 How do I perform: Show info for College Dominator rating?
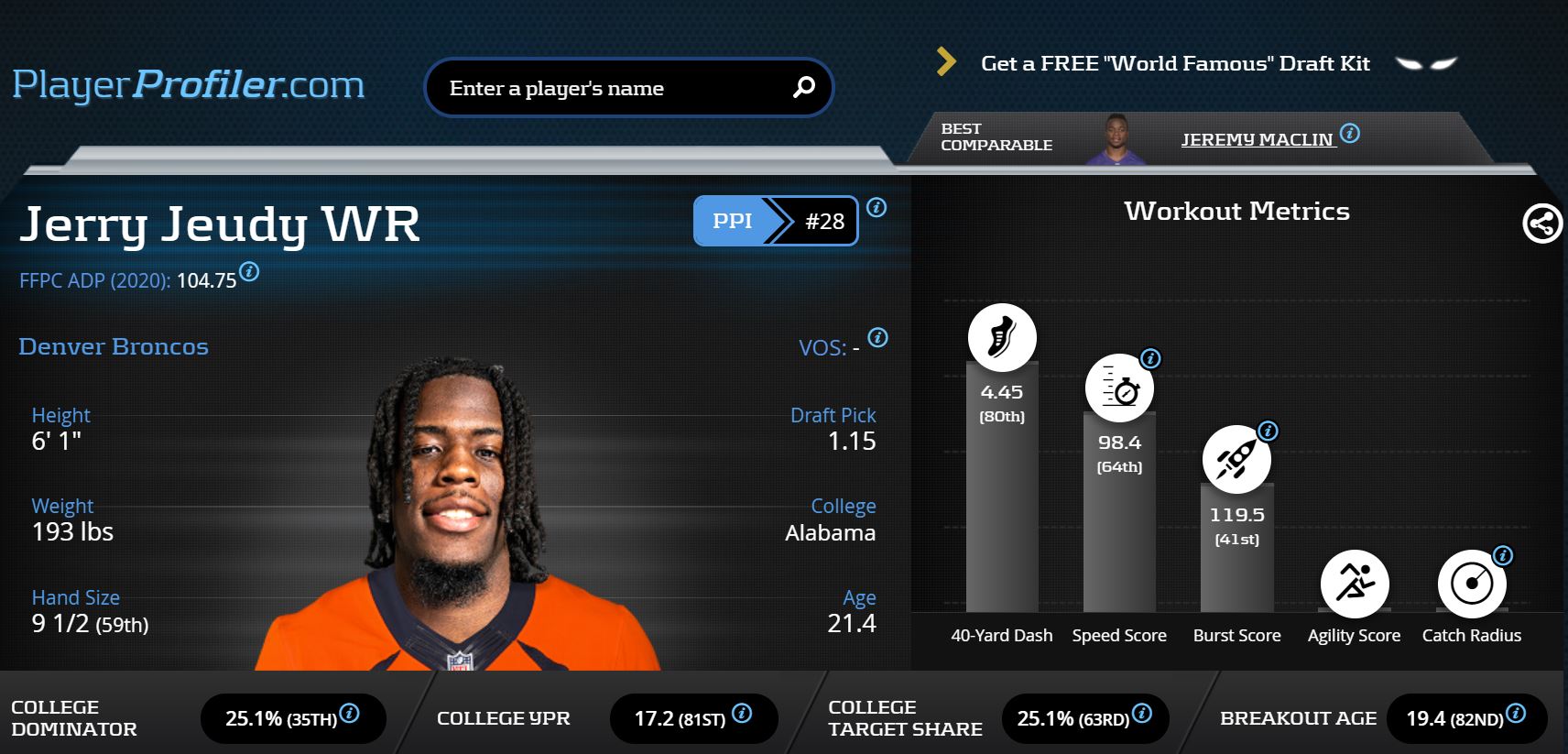point(349,714)
